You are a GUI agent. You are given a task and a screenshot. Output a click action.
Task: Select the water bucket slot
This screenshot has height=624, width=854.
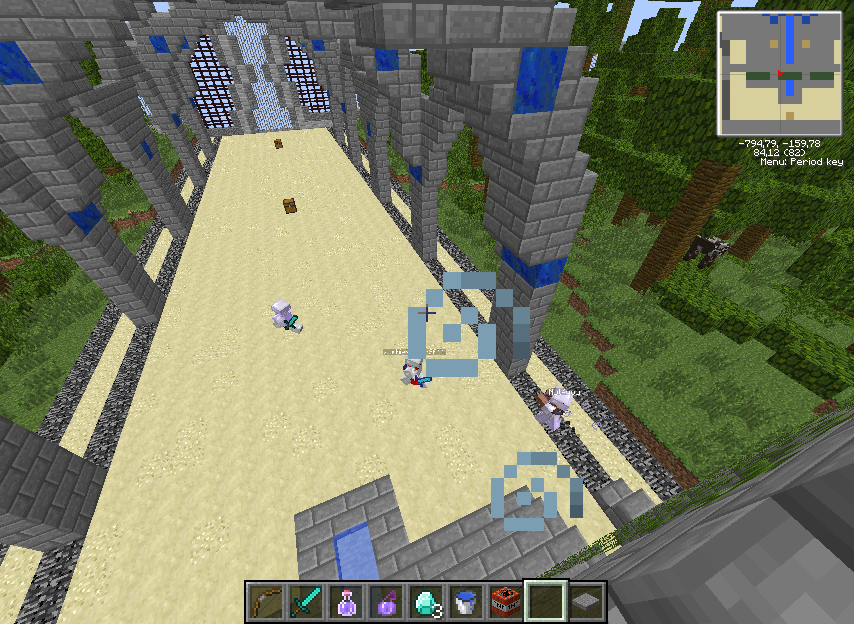pos(466,601)
